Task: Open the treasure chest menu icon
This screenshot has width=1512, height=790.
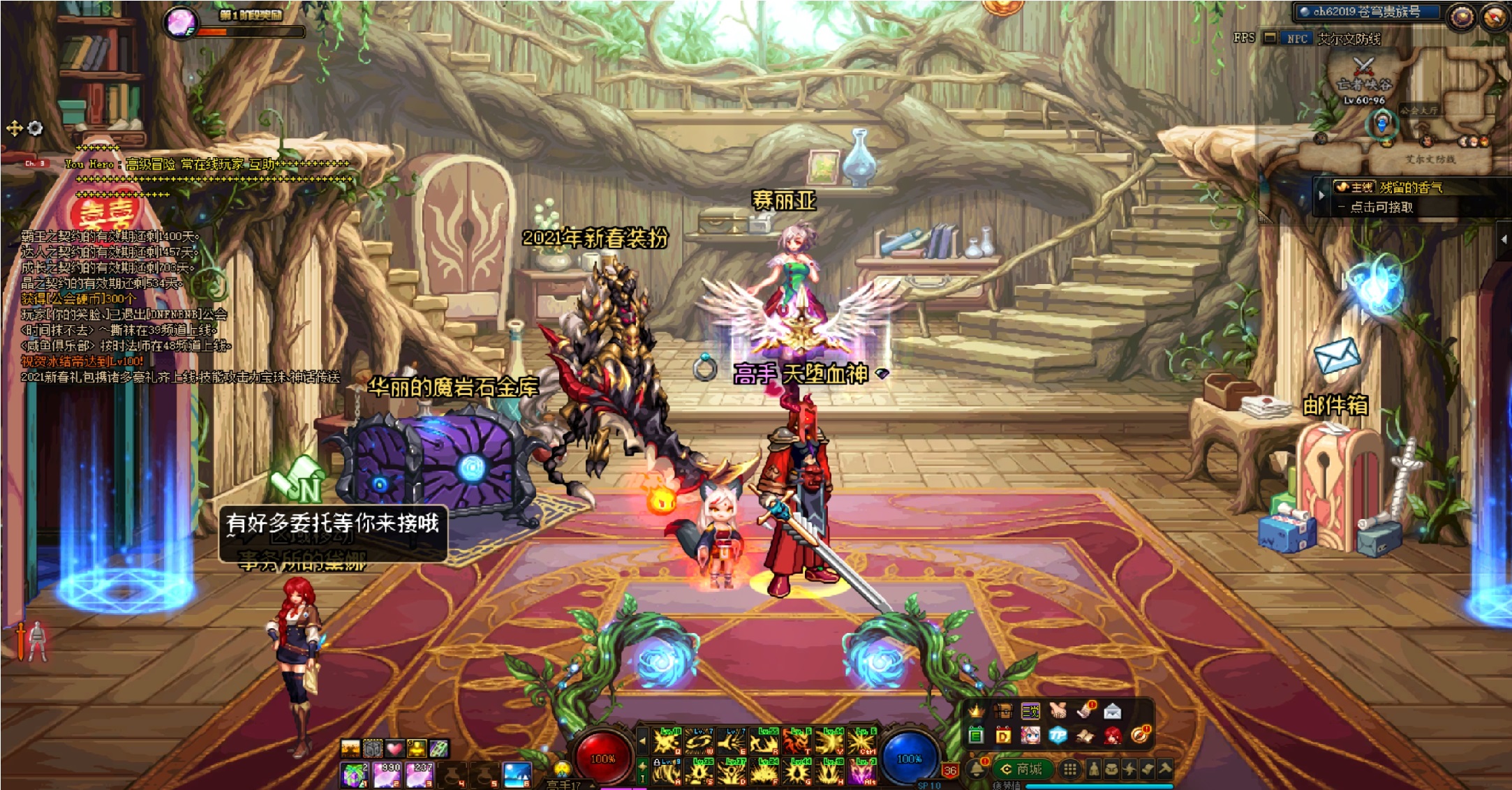Action: 1003,711
